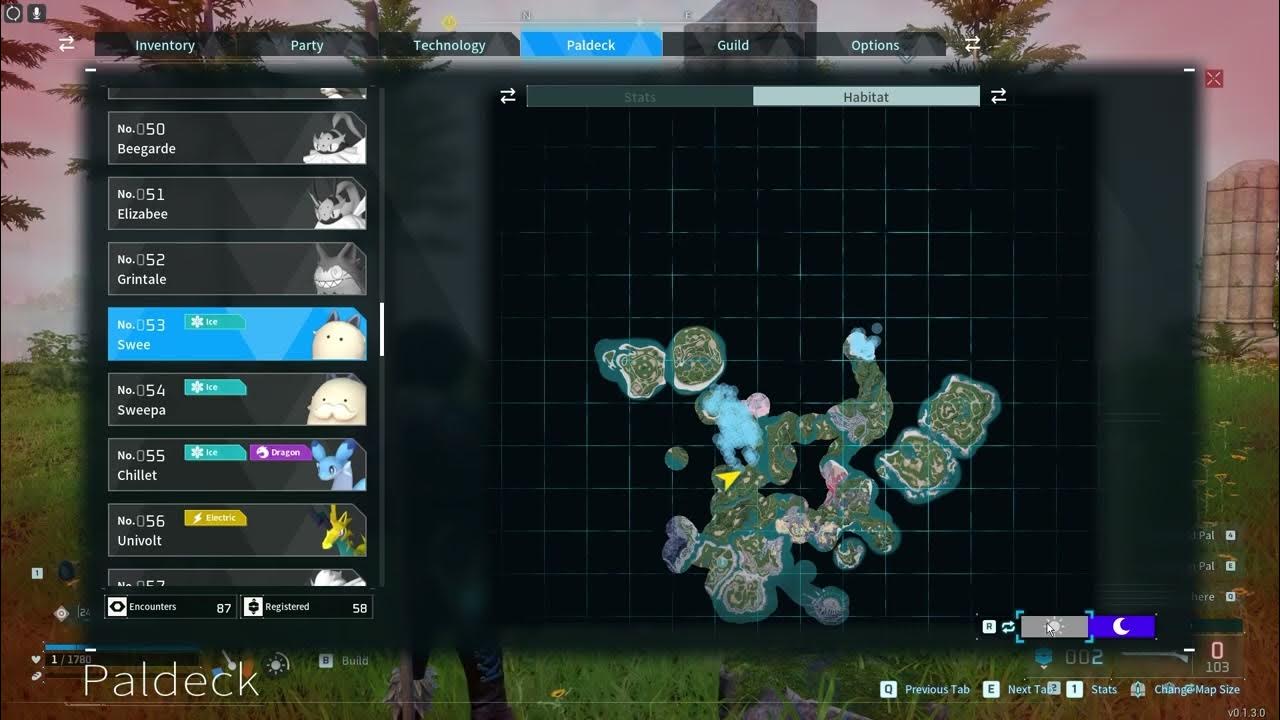Image resolution: width=1280 pixels, height=720 pixels.
Task: Open the Options menu
Action: [x=874, y=45]
